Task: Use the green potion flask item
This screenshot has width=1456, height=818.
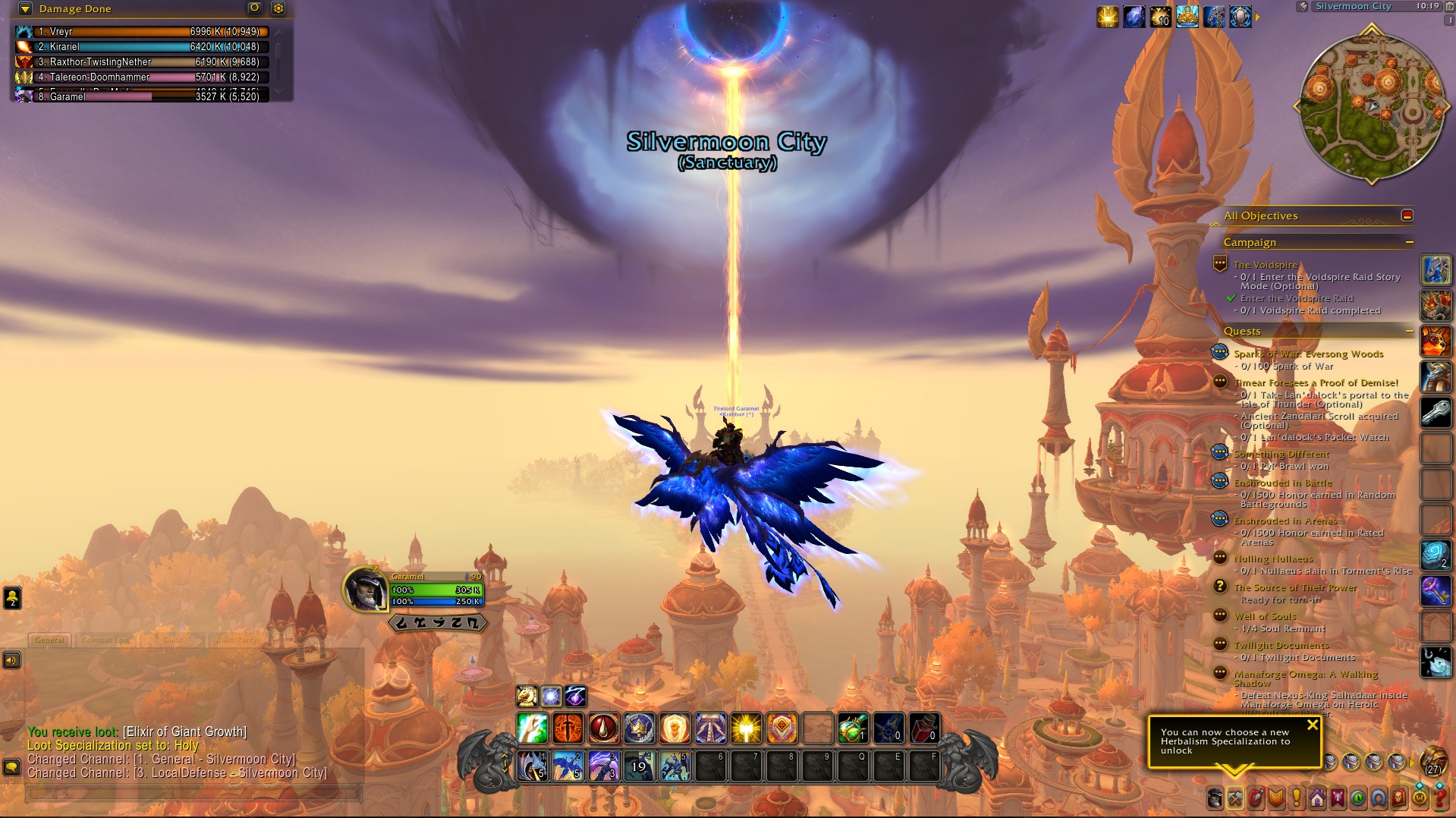Action: [x=853, y=728]
